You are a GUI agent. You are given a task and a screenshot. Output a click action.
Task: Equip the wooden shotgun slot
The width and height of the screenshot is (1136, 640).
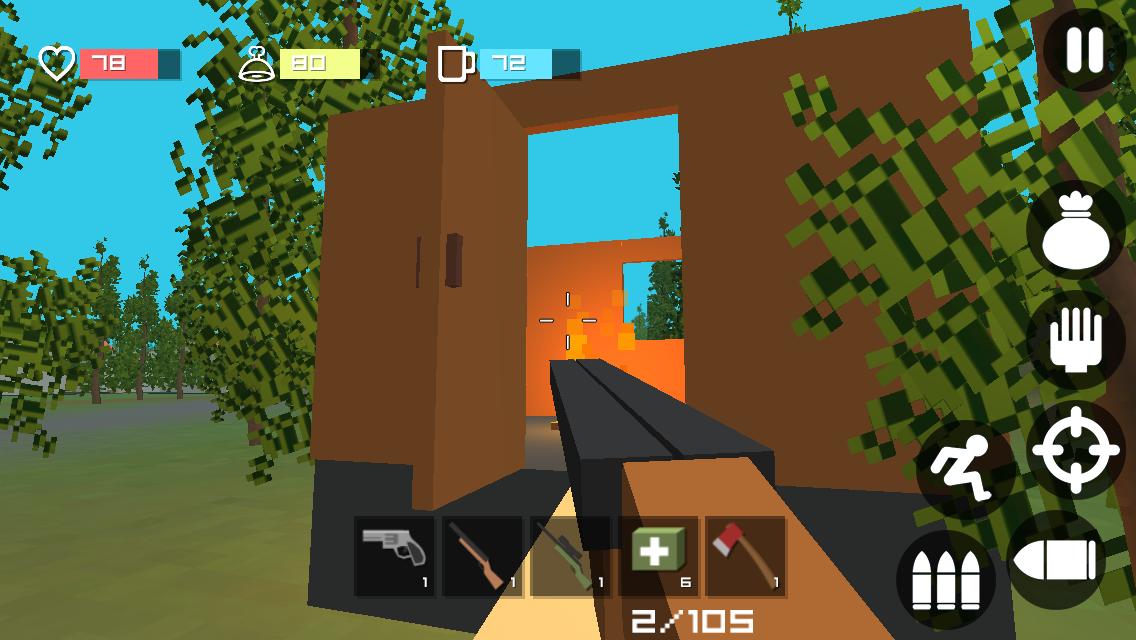[483, 557]
